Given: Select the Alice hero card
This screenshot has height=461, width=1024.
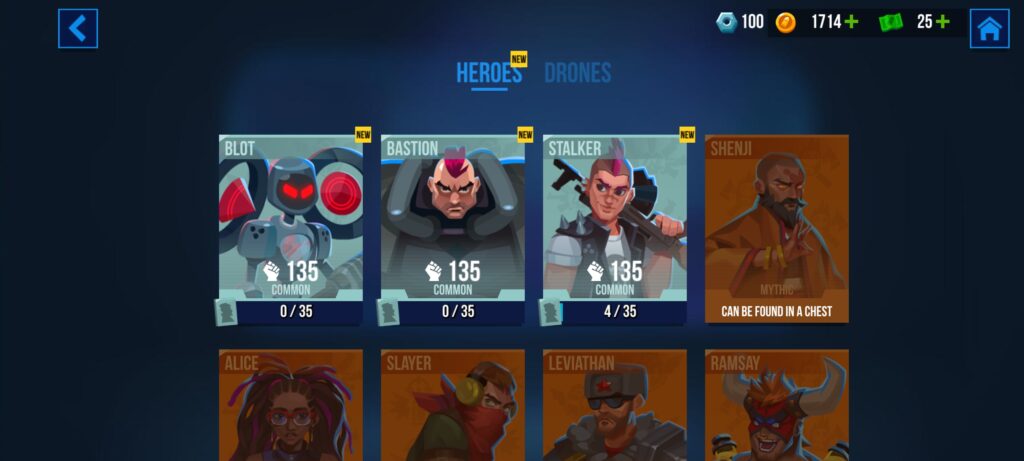Looking at the screenshot, I should tap(291, 405).
